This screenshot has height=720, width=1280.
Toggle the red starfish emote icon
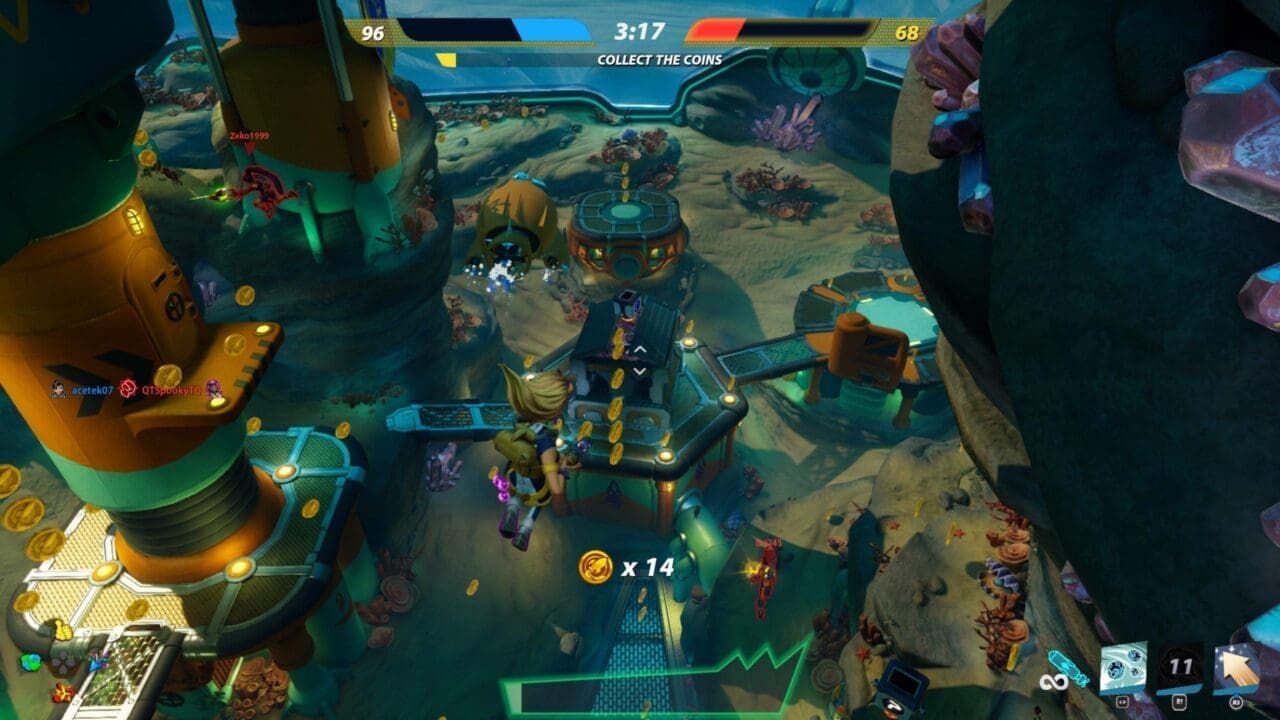(x=62, y=693)
